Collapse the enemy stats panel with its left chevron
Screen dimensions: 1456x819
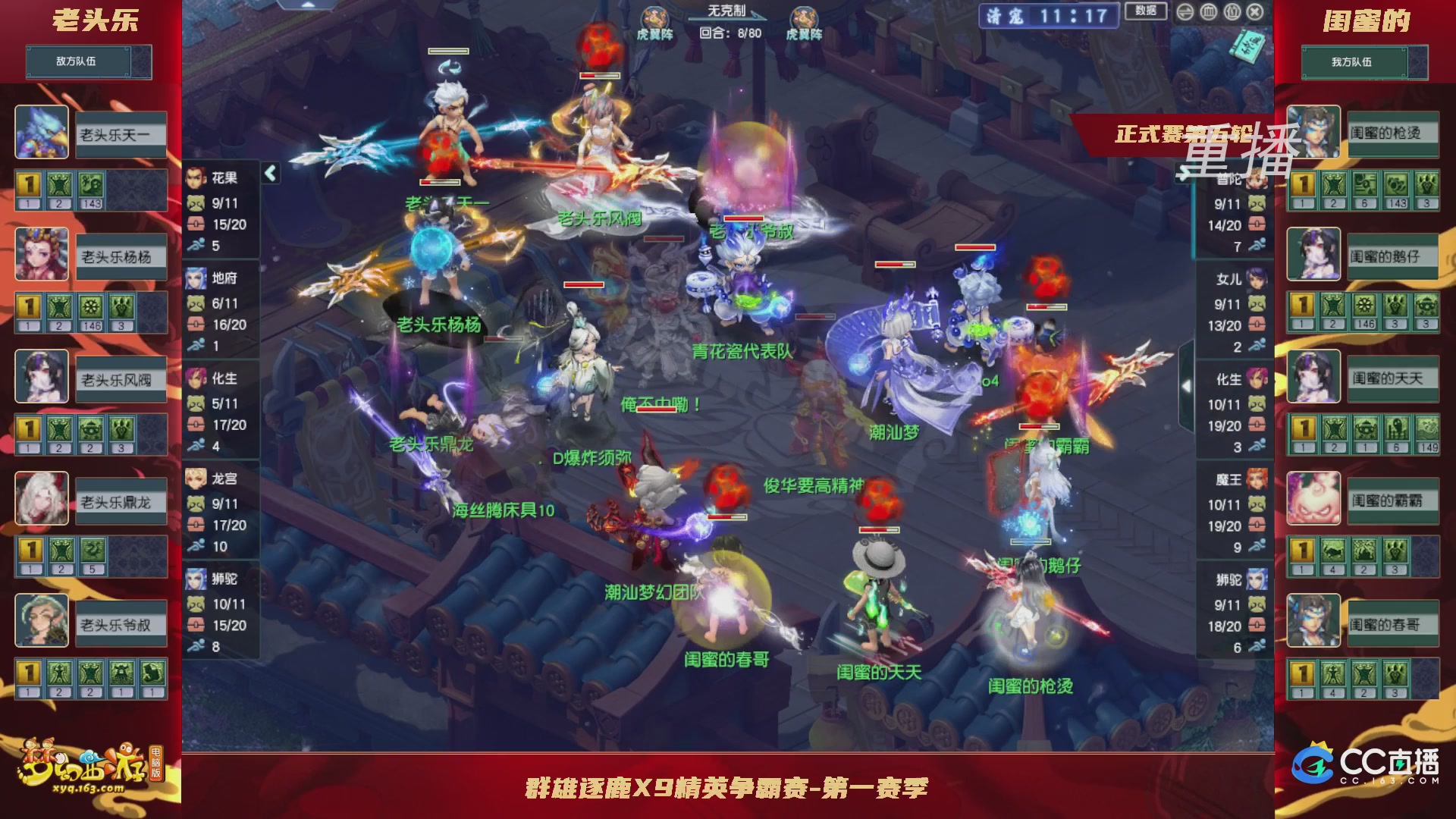(x=268, y=172)
